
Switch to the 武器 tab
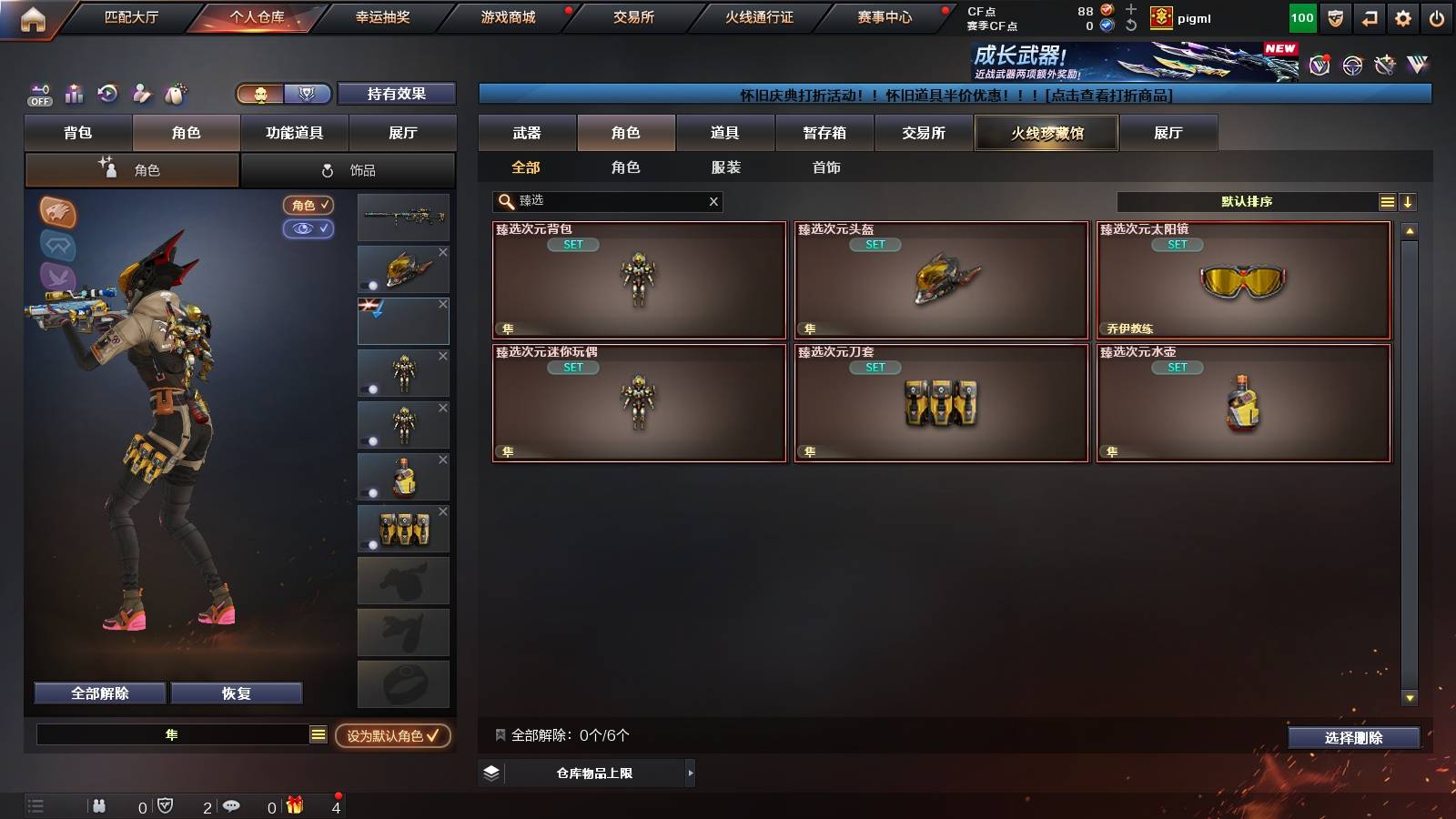coord(528,133)
